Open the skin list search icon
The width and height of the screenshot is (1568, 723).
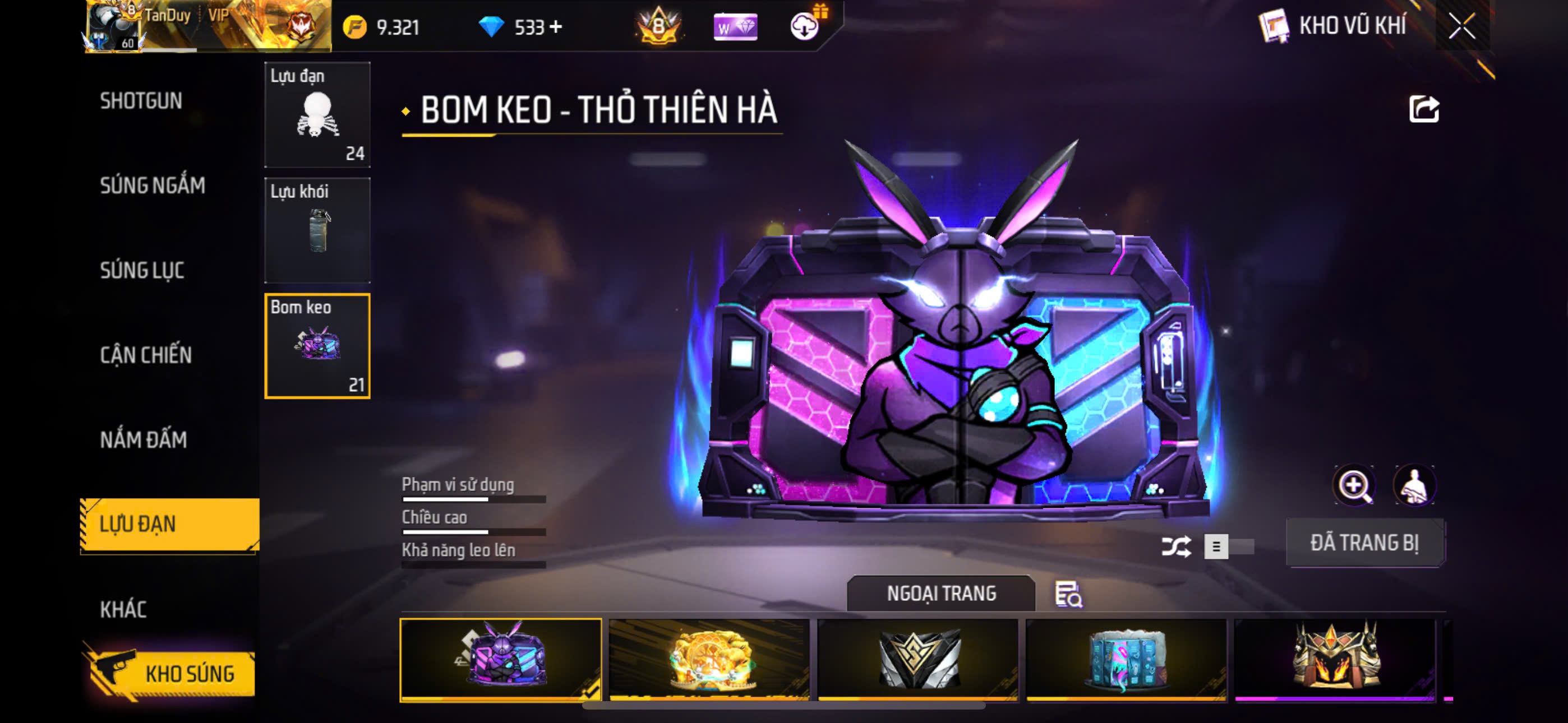point(1068,594)
